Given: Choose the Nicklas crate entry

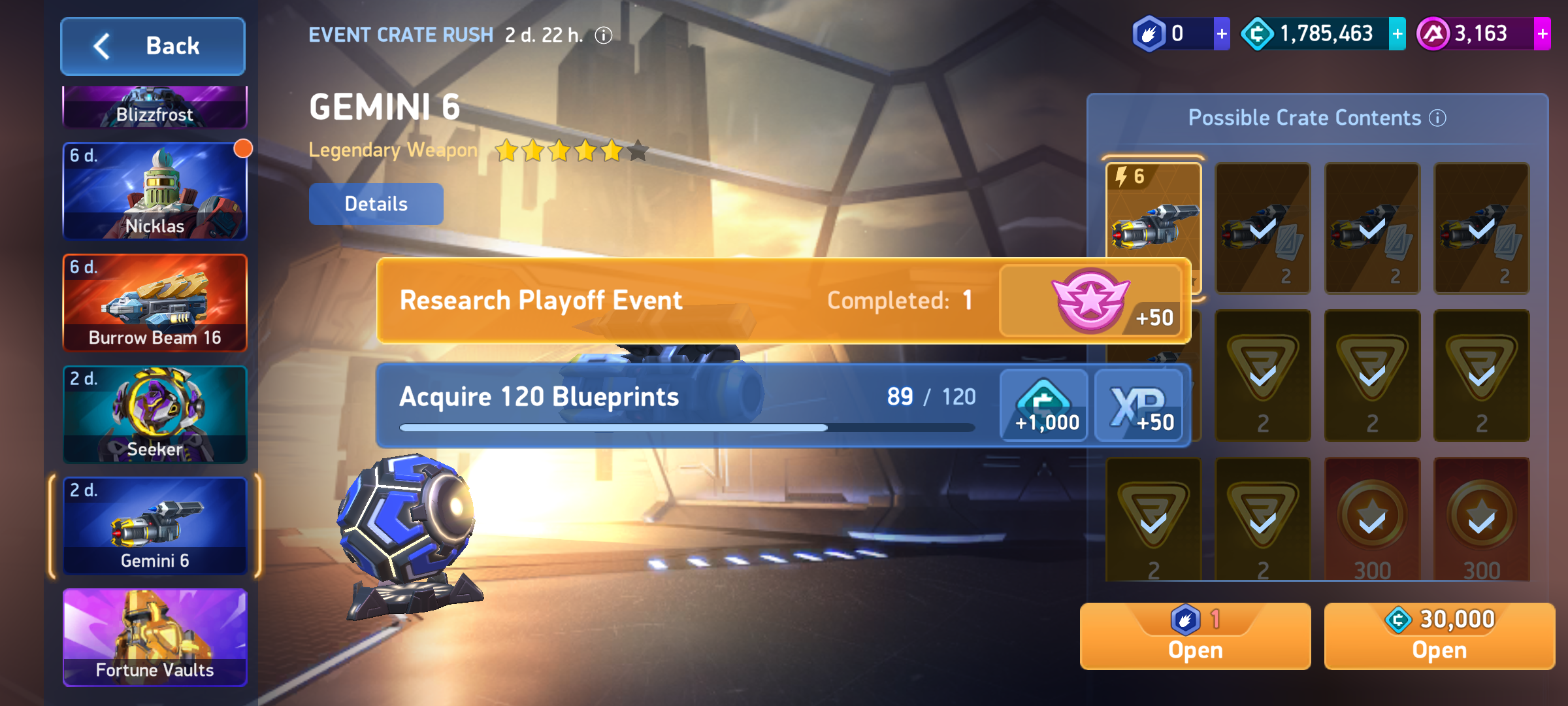Looking at the screenshot, I should pyautogui.click(x=155, y=192).
